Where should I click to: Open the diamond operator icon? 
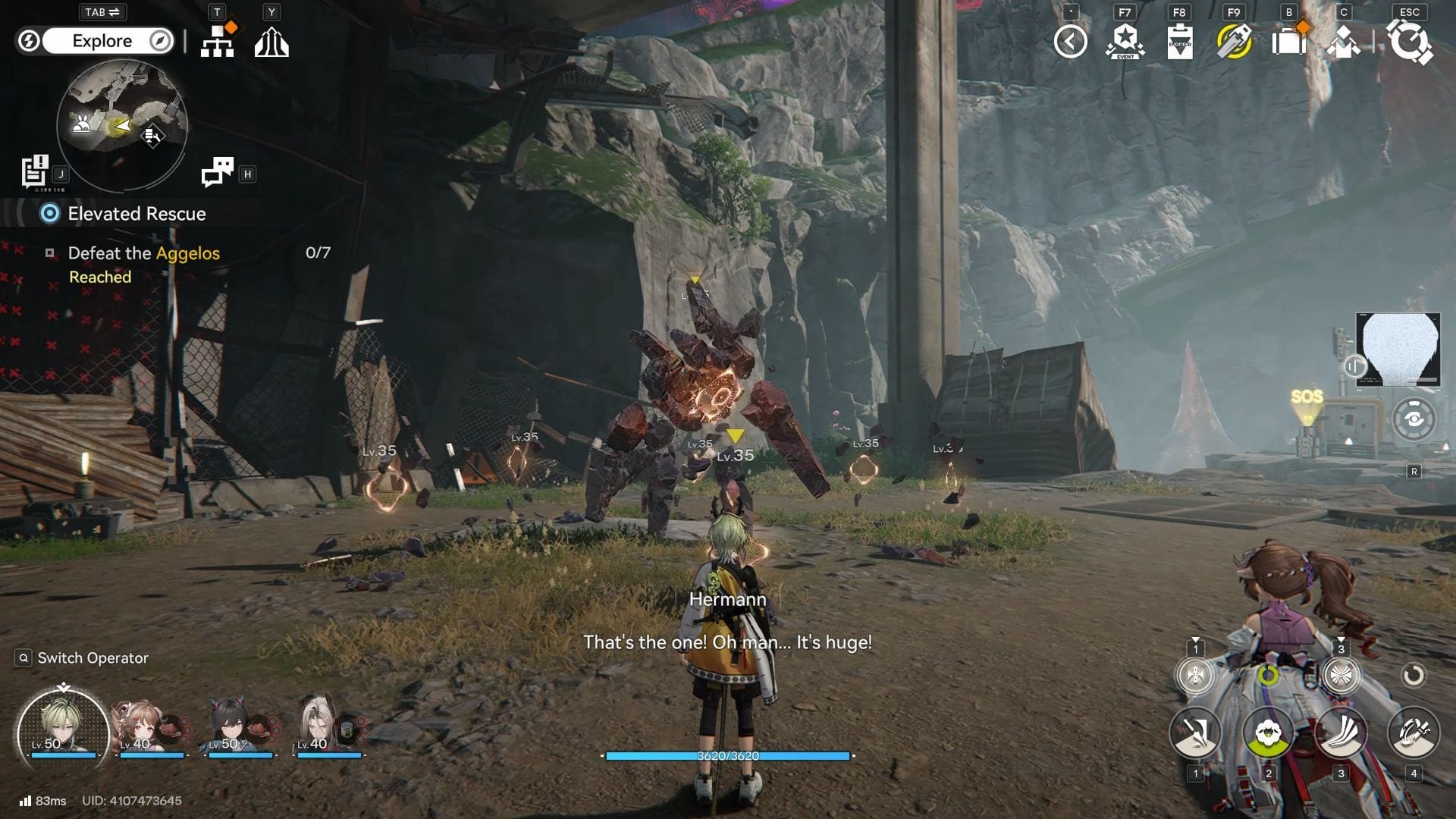click(x=1343, y=42)
